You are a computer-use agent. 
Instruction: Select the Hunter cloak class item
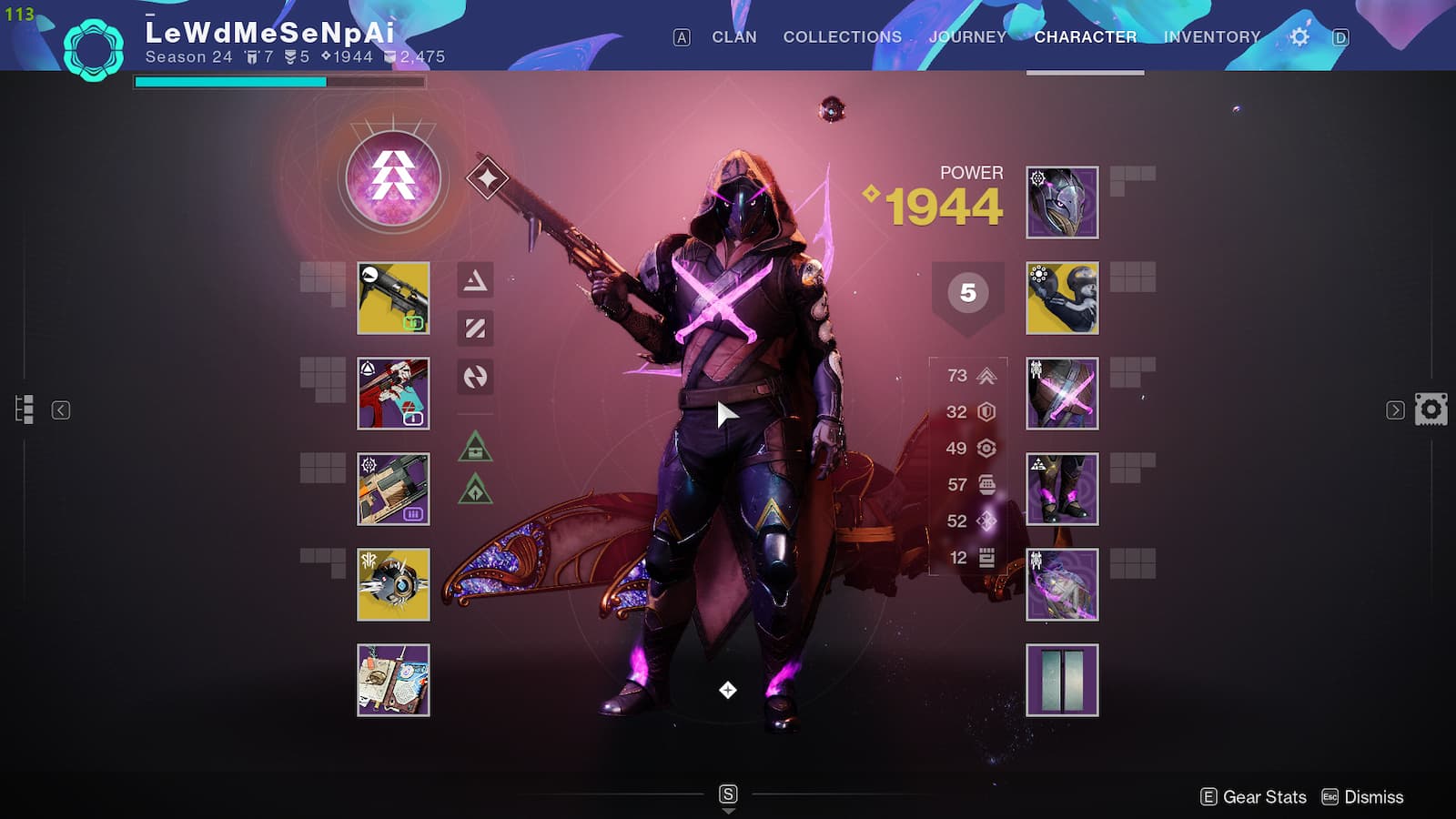click(x=1062, y=584)
